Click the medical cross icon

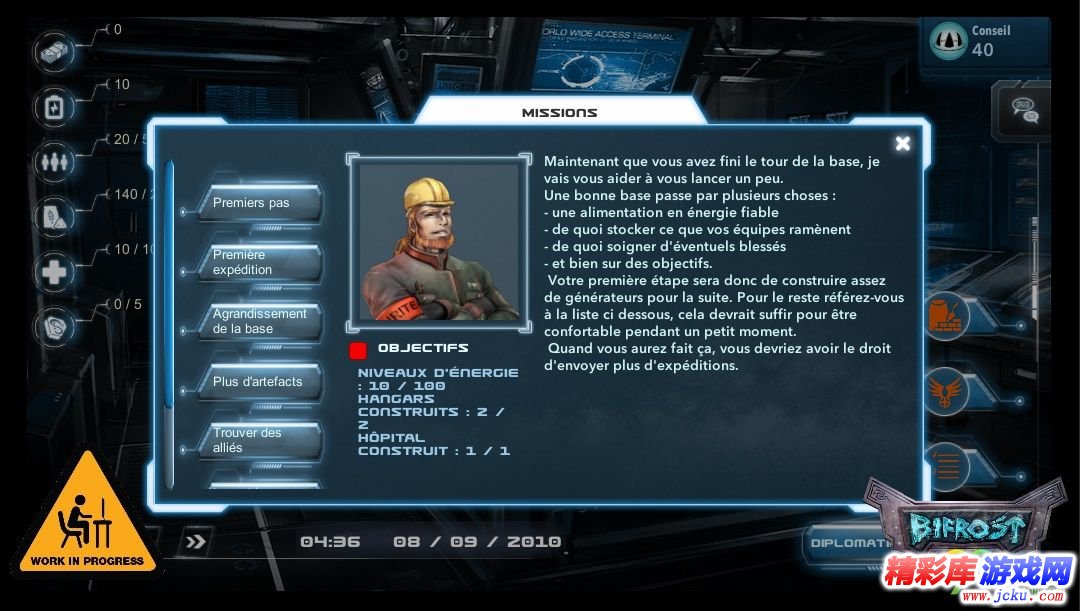54,272
